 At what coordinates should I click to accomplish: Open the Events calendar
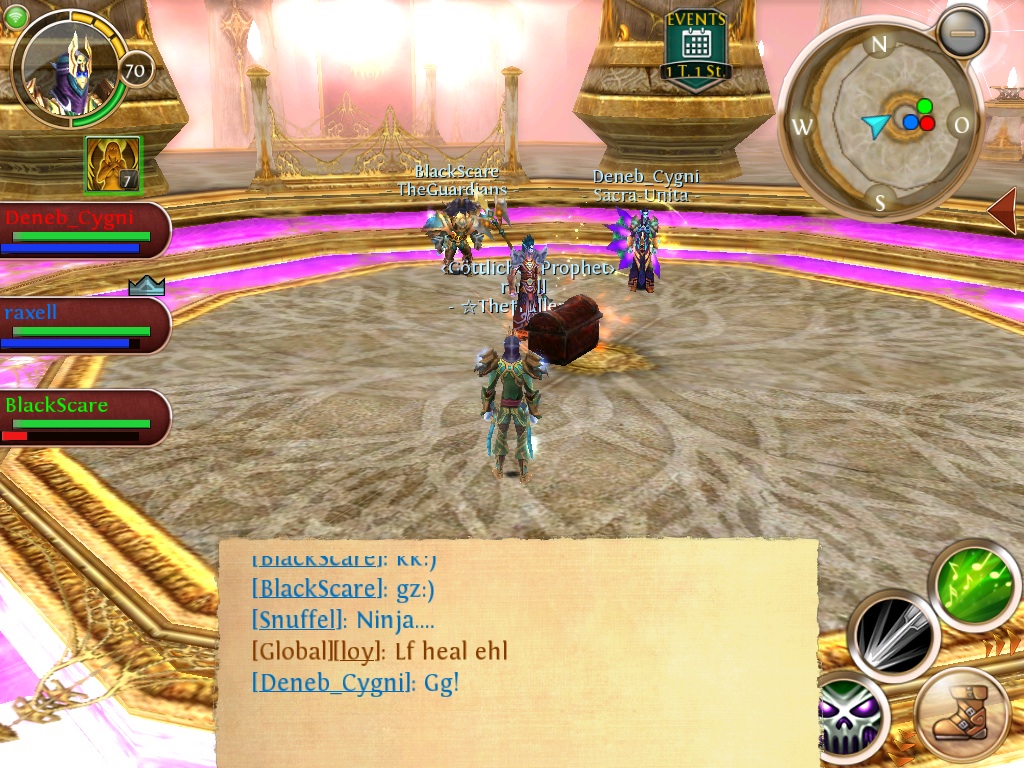[x=696, y=48]
